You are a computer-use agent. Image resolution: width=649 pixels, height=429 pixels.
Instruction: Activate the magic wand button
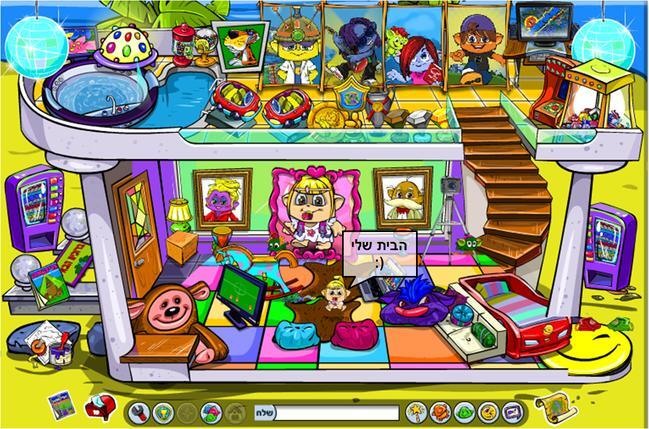click(418, 411)
